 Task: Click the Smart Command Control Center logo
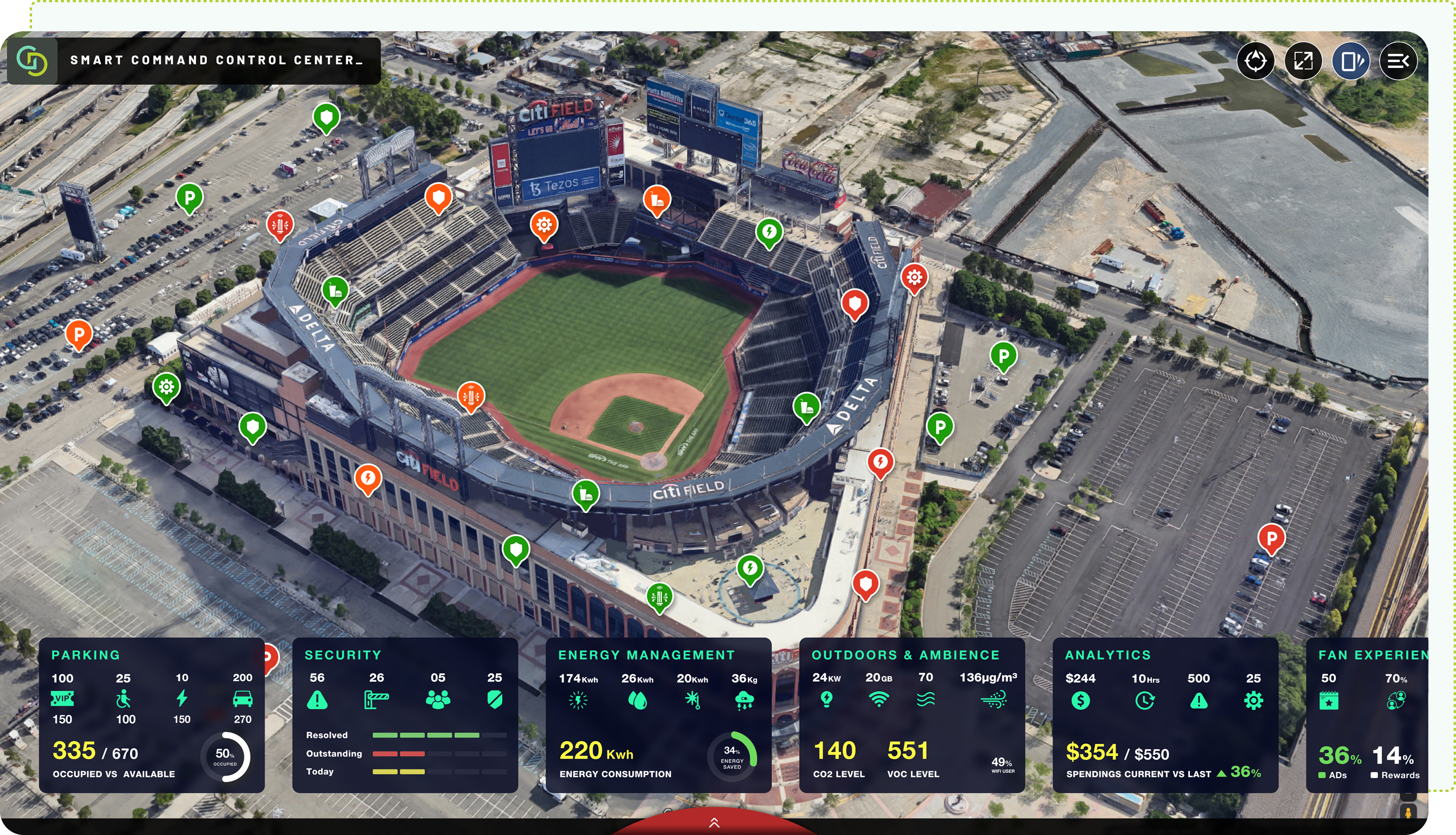pyautogui.click(x=32, y=61)
